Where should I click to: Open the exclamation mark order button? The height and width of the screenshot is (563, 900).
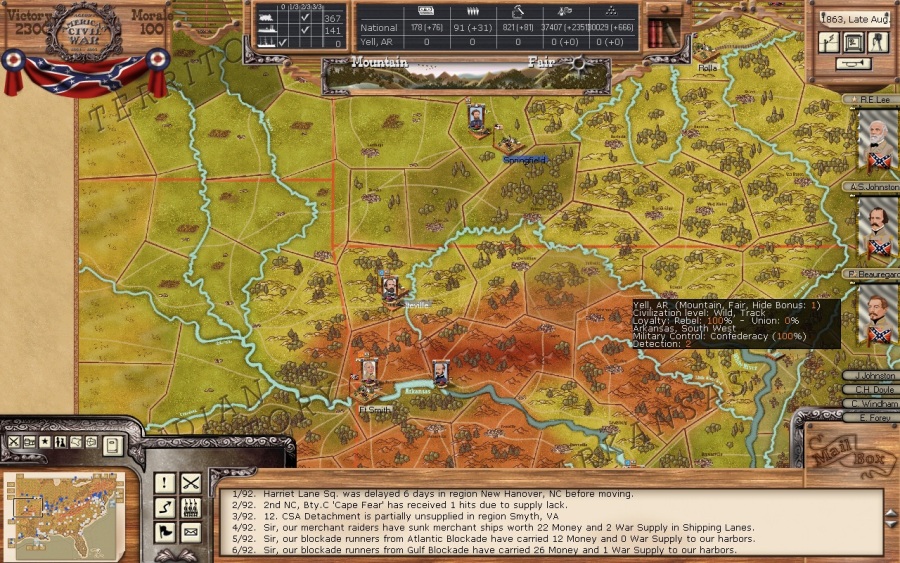pyautogui.click(x=165, y=484)
